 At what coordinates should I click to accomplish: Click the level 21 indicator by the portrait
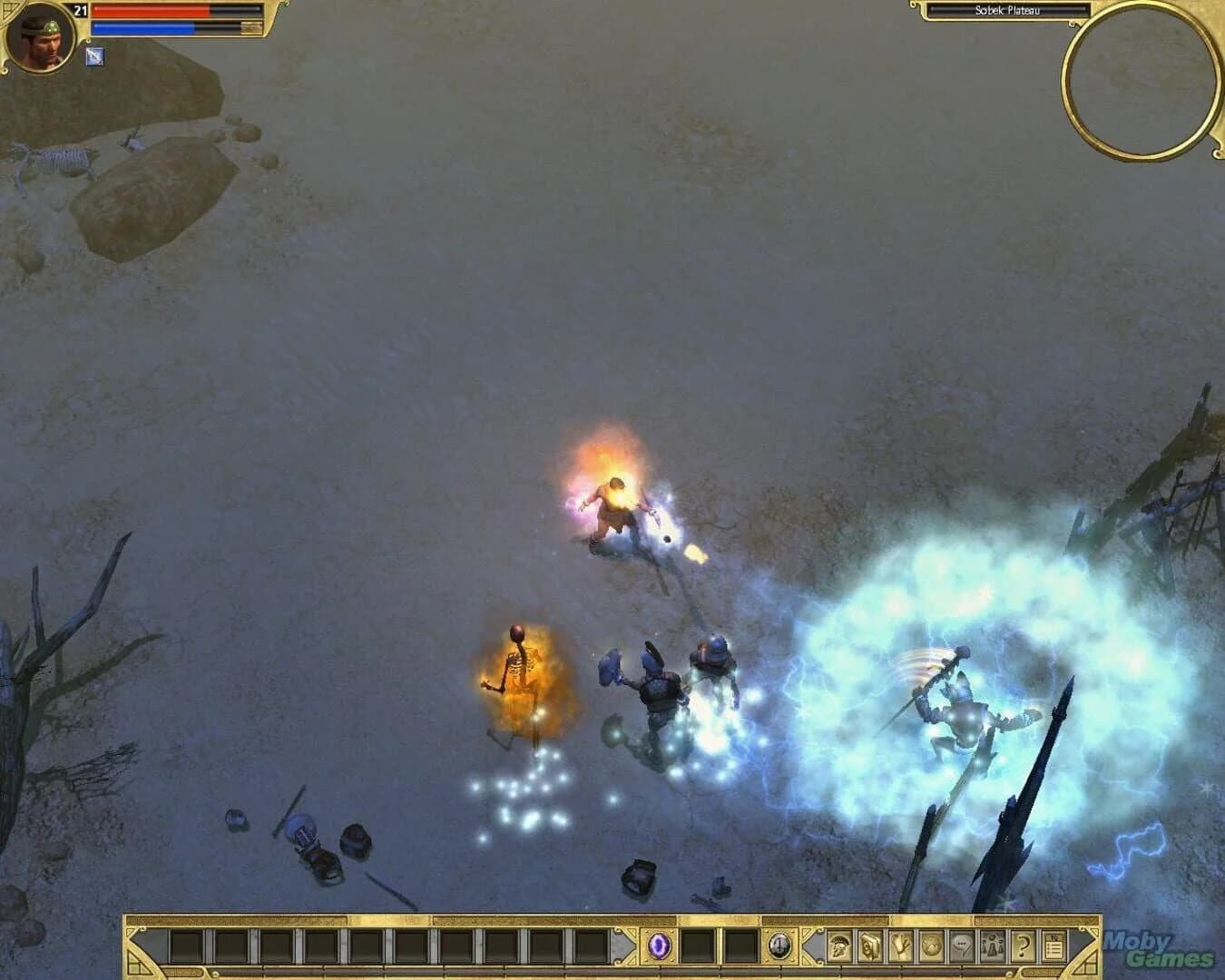pyautogui.click(x=81, y=11)
